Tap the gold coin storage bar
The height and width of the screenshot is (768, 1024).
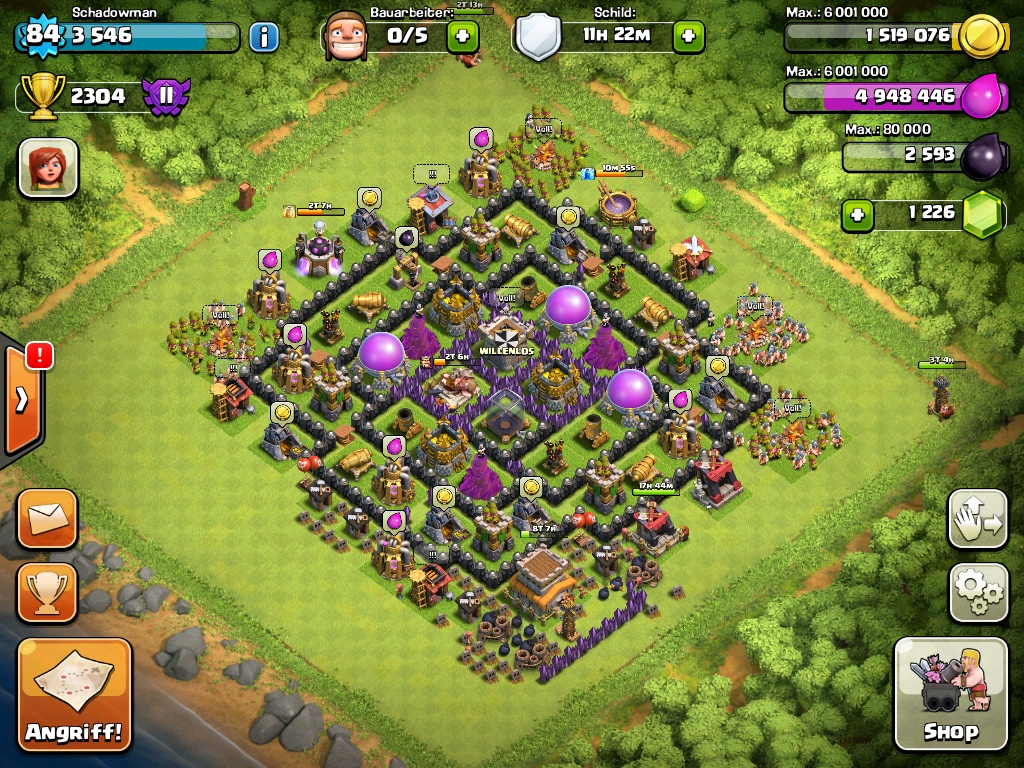coord(880,36)
